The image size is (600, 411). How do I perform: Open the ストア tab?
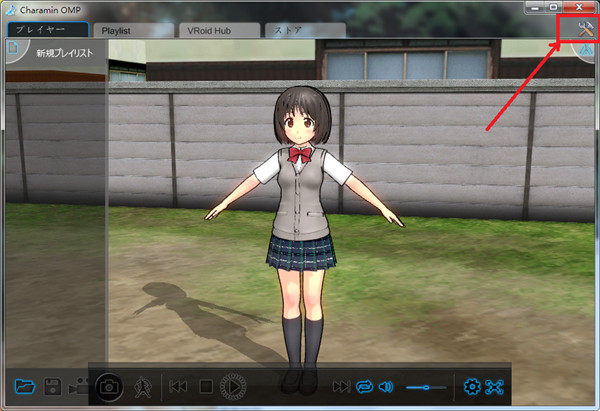pyautogui.click(x=300, y=31)
